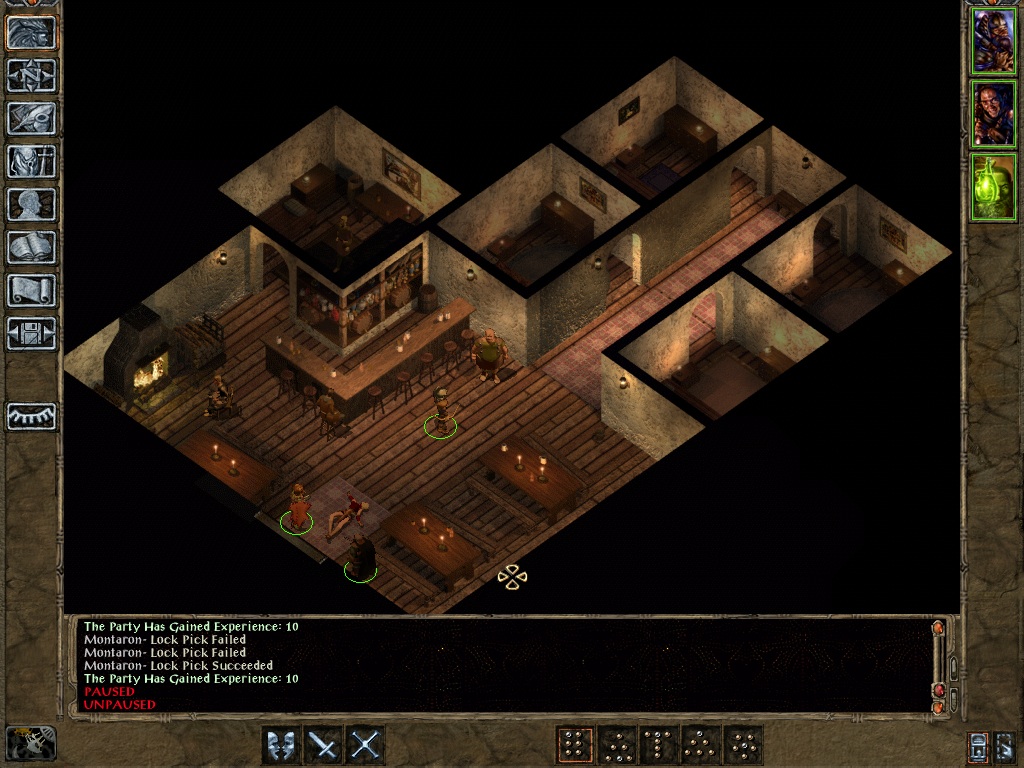Choose the single-sword attack action button
This screenshot has height=768, width=1024.
(323, 745)
